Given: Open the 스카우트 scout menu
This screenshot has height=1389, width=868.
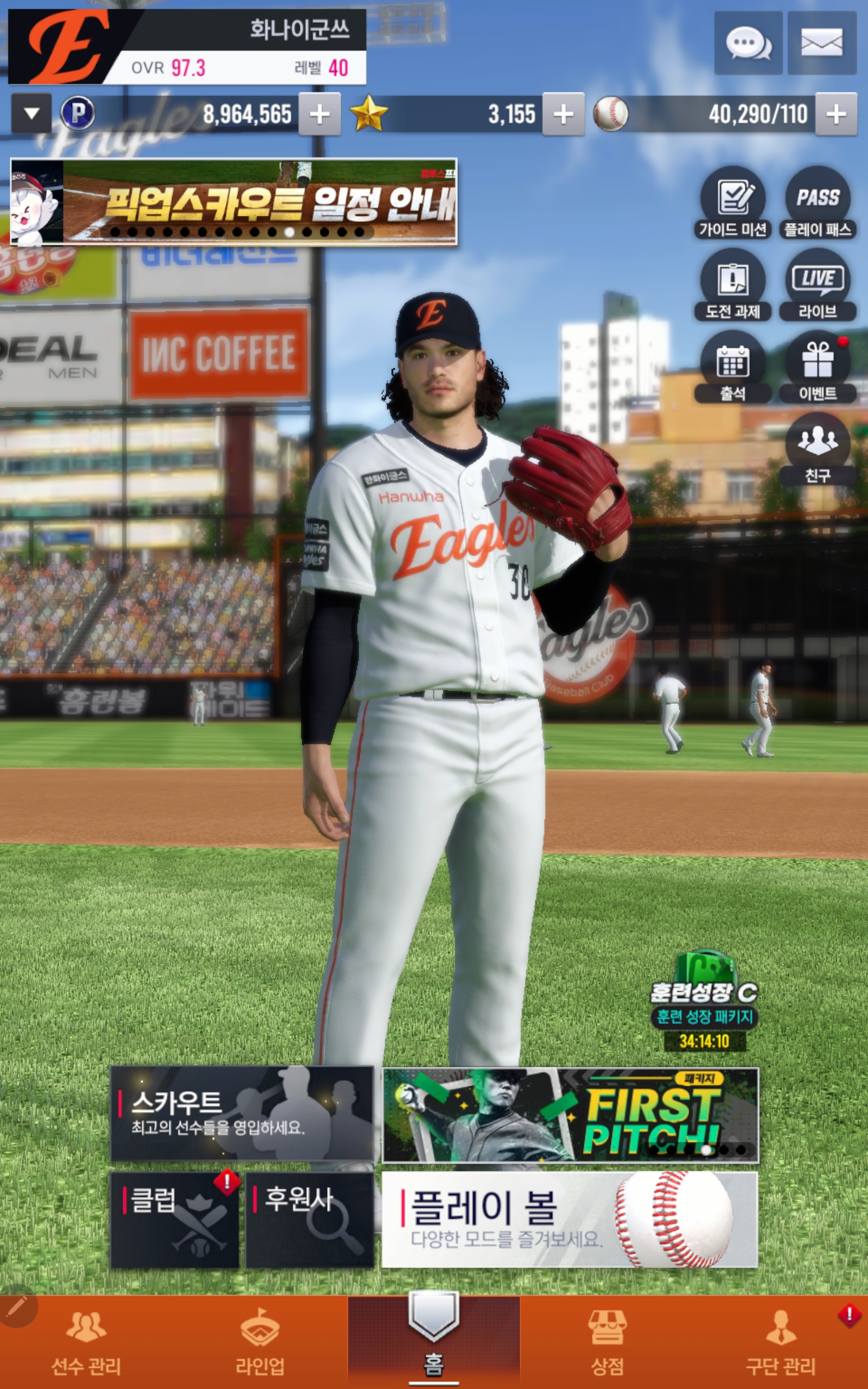Looking at the screenshot, I should coord(242,1114).
